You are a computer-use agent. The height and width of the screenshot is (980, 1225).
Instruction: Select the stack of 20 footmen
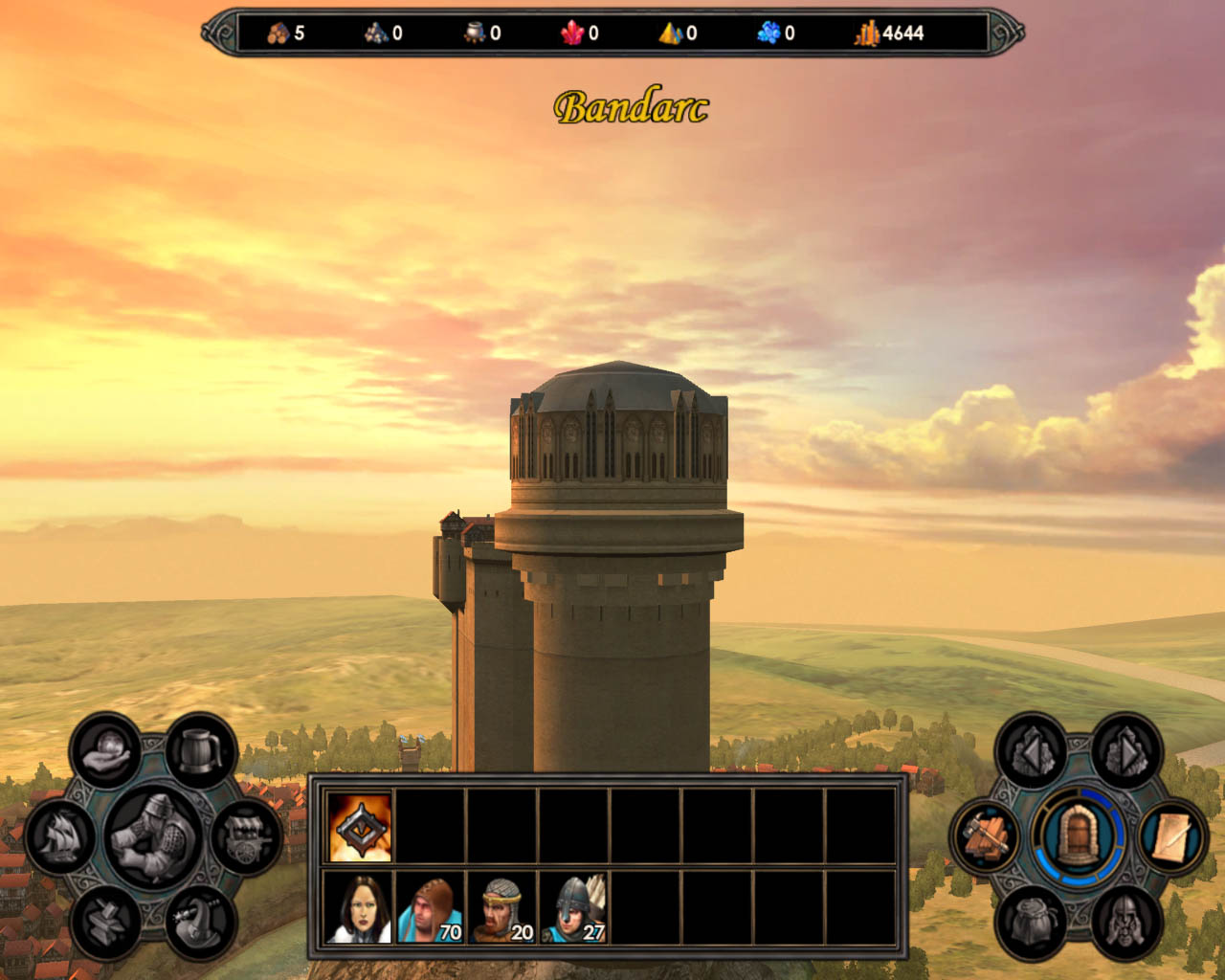(502, 907)
